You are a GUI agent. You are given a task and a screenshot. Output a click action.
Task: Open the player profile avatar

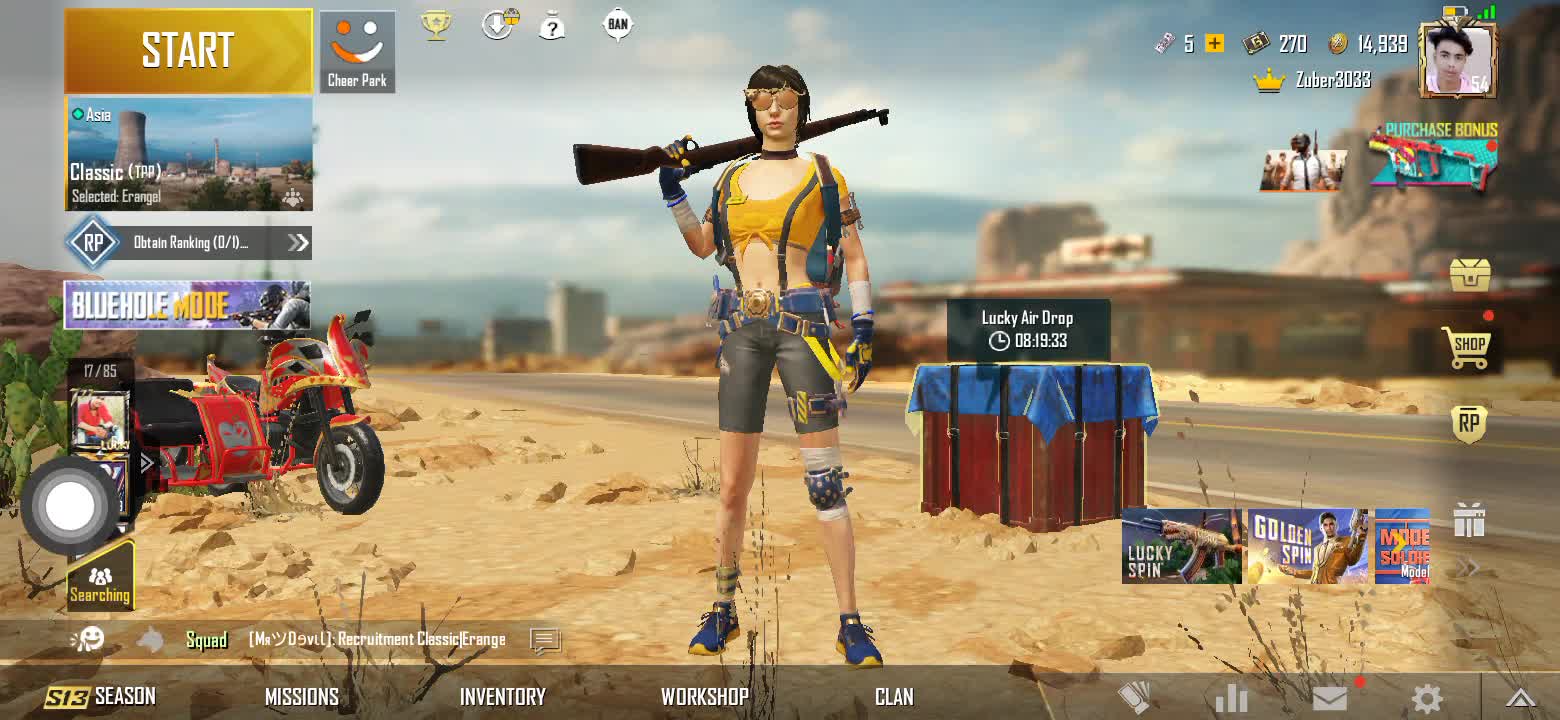[x=1457, y=60]
